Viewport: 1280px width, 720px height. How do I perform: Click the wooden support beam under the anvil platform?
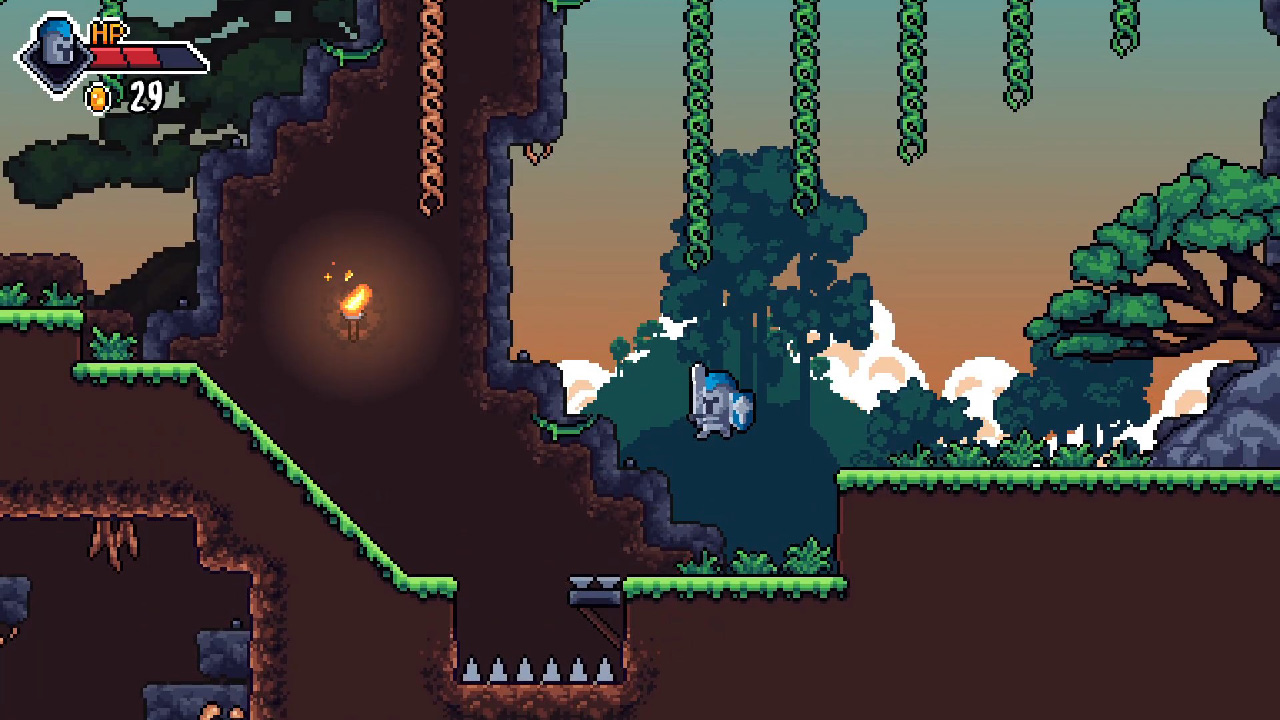click(598, 625)
